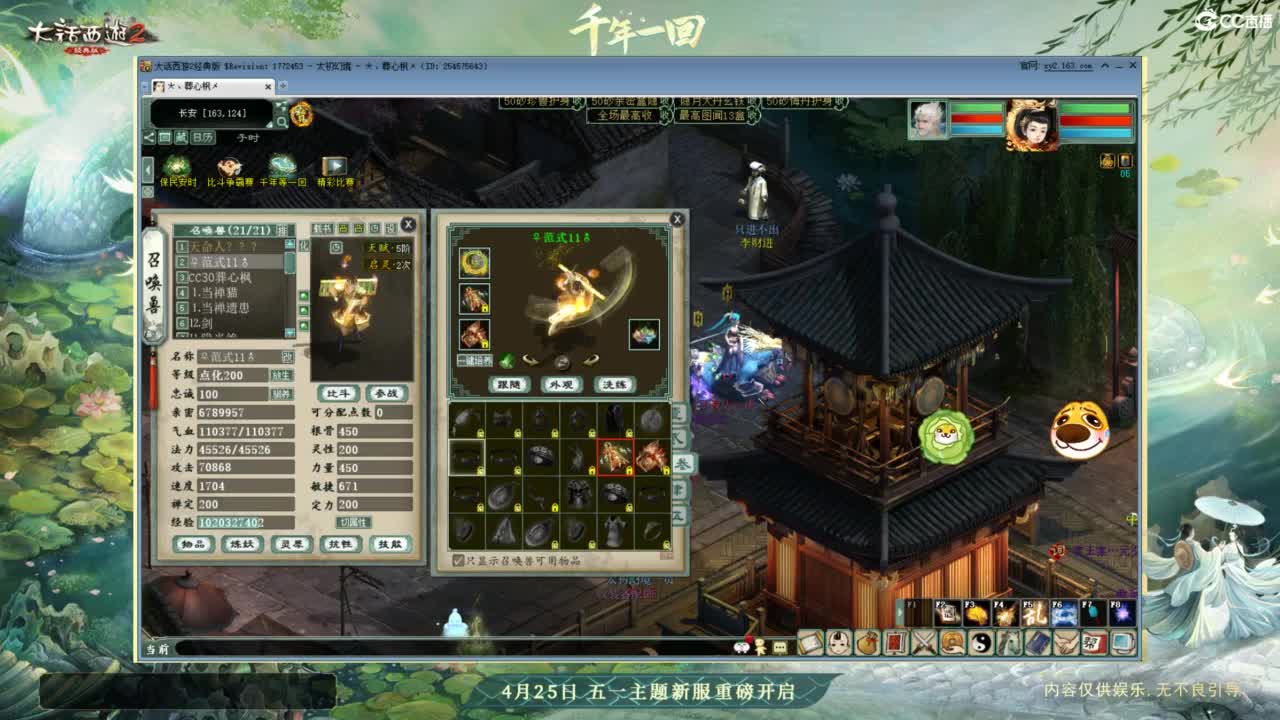Click the 日历 calendar icon below the map name
The image size is (1280, 720).
click(202, 138)
